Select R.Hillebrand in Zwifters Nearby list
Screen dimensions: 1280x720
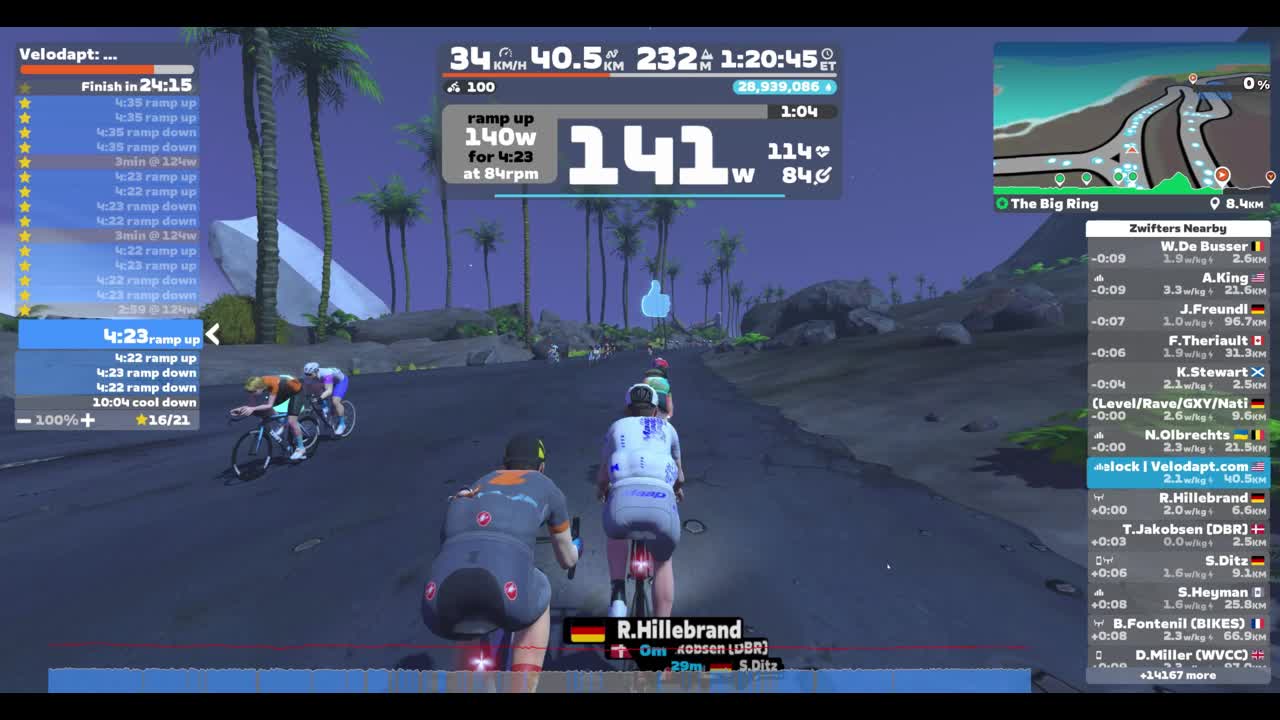(1177, 504)
